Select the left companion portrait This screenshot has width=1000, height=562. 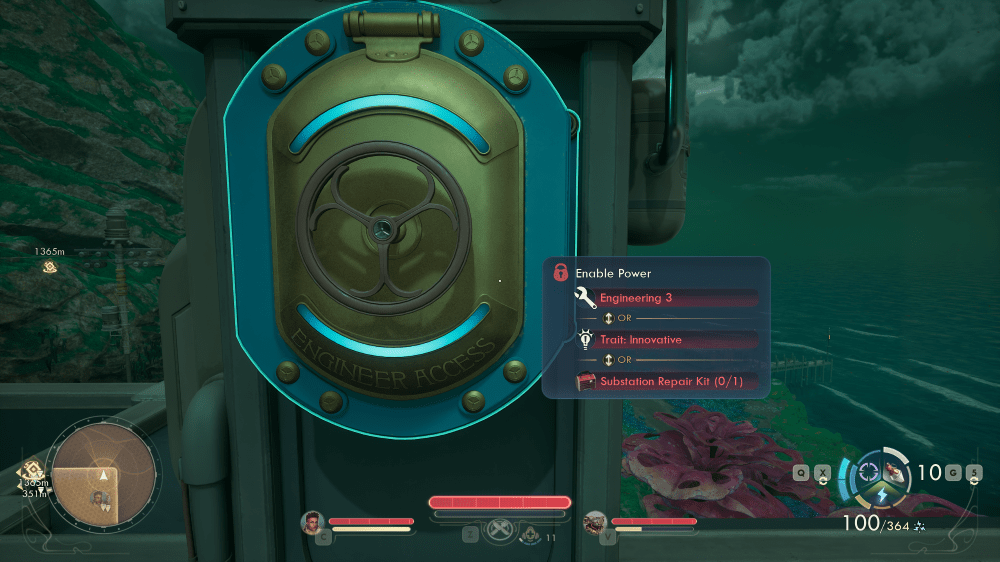click(x=314, y=522)
